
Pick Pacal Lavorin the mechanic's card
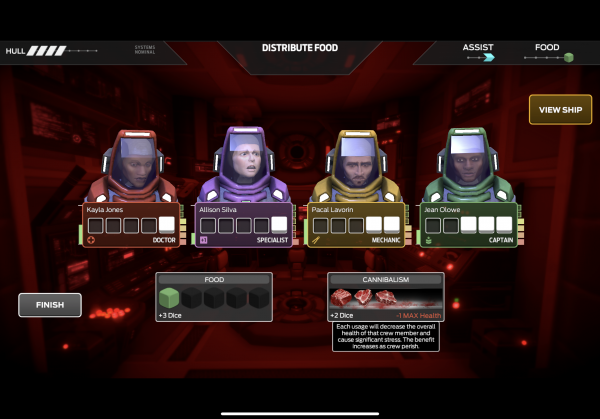[x=357, y=224]
